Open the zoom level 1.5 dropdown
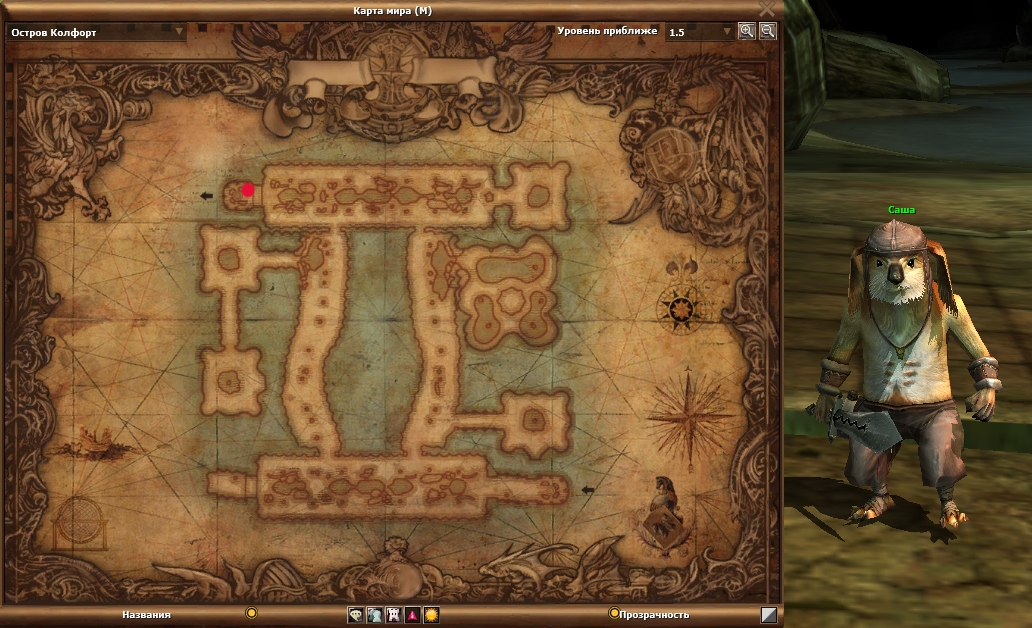The width and height of the screenshot is (1032, 628). [727, 31]
